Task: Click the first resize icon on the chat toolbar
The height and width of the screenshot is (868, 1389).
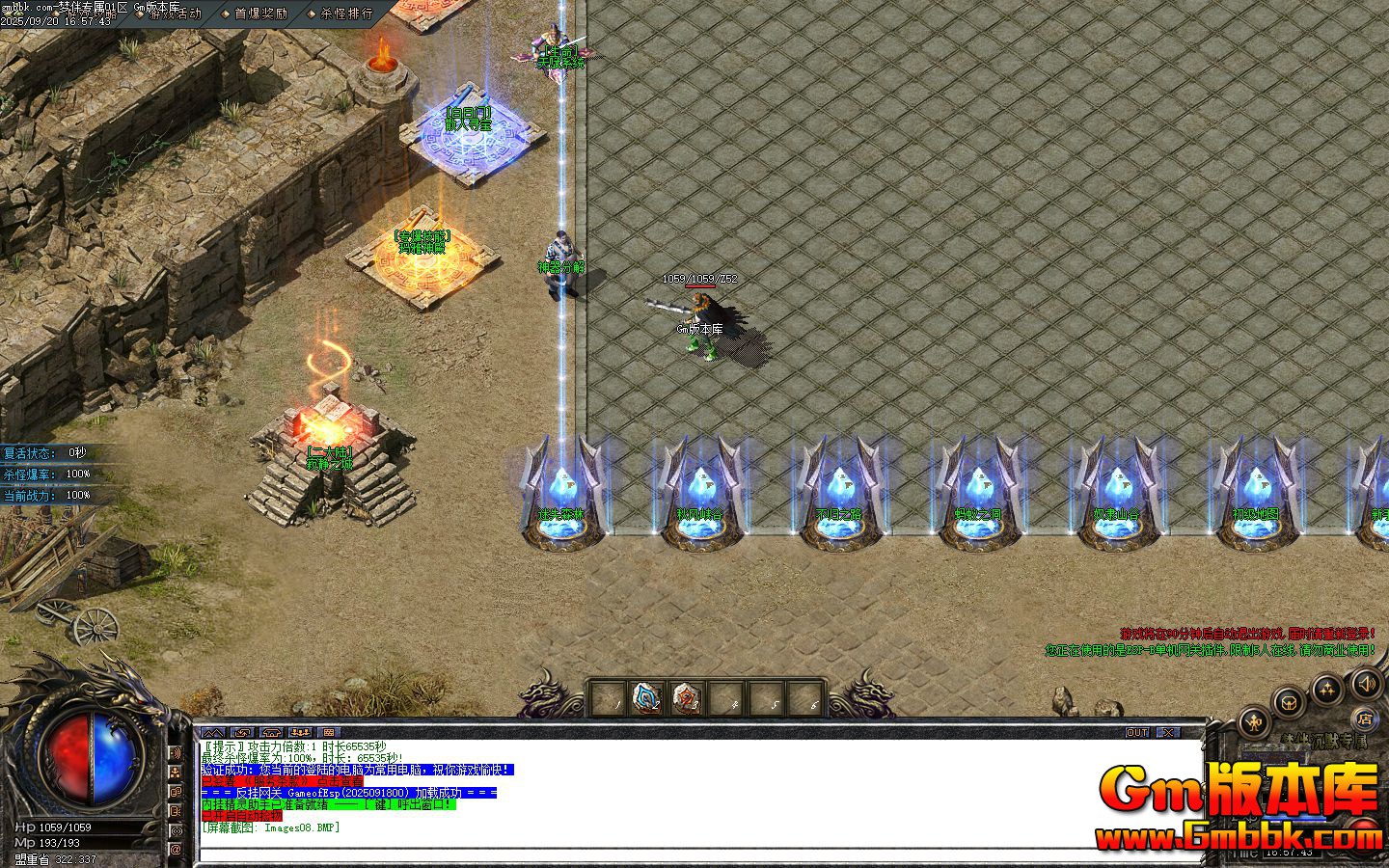Action: tap(214, 733)
